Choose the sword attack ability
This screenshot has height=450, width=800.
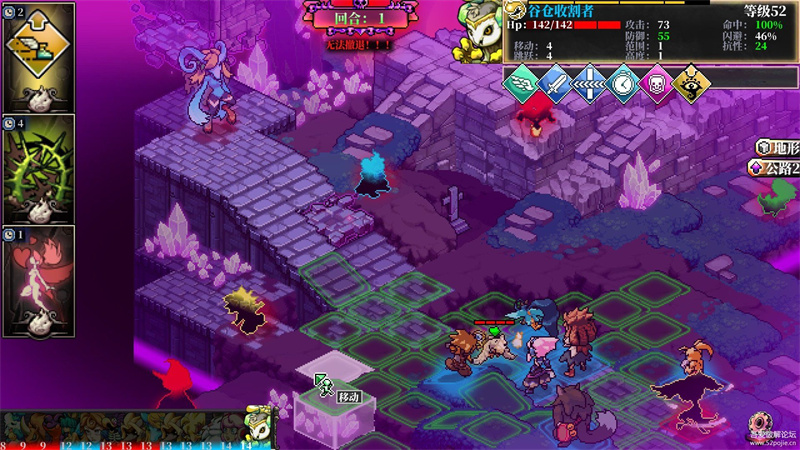556,84
